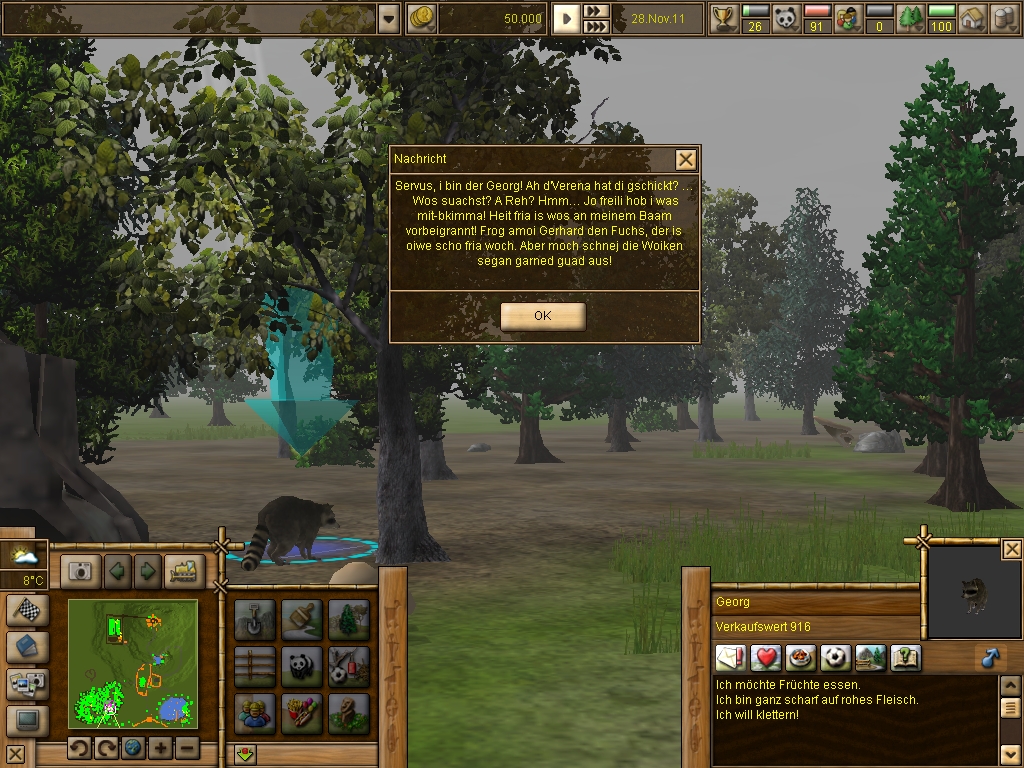1024x768 pixels.
Task: Zoom out the minimap with minus button
Action: click(187, 748)
